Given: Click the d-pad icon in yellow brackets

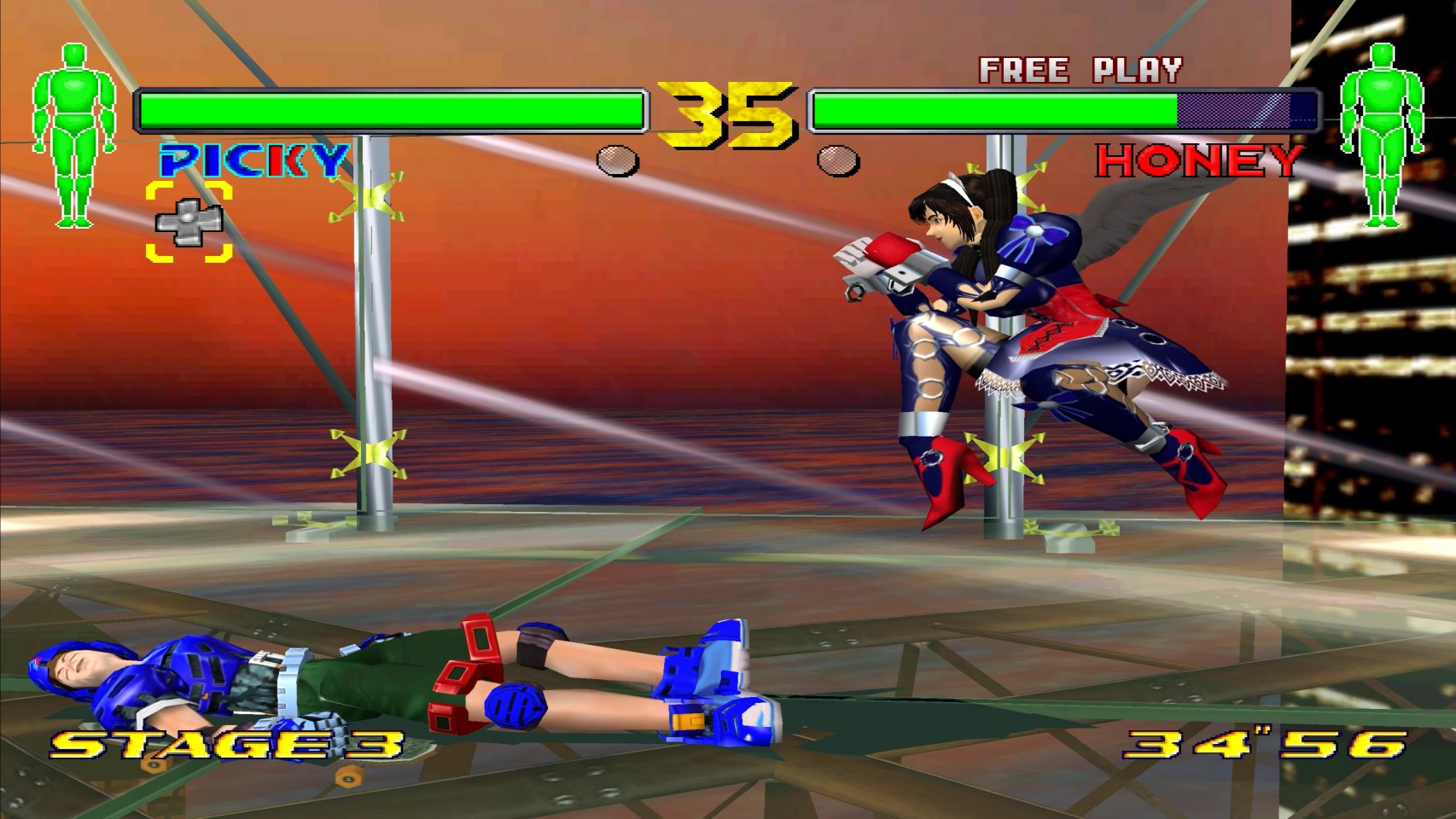Looking at the screenshot, I should click(x=189, y=222).
